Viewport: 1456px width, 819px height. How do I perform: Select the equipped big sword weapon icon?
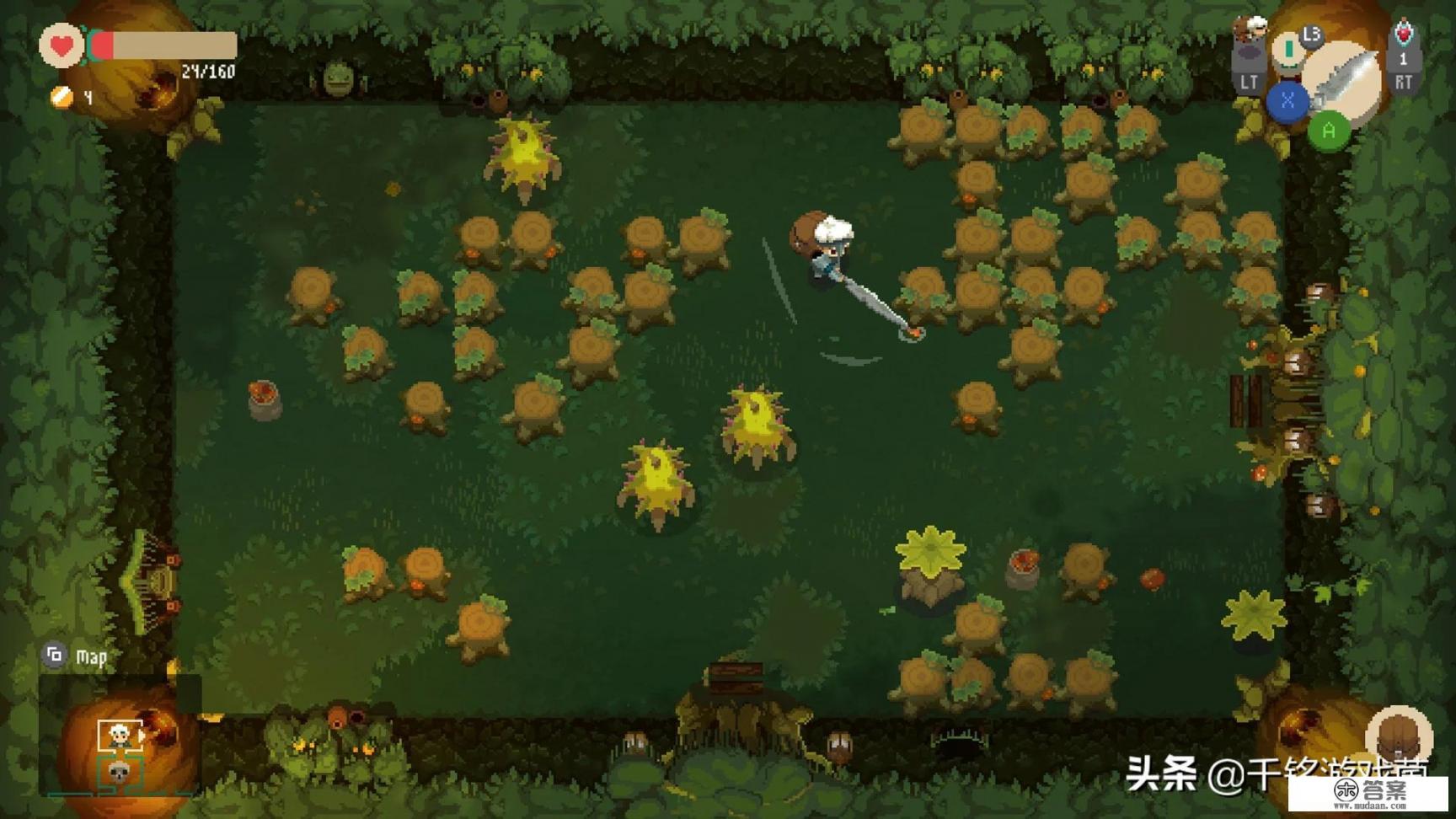coord(1346,78)
